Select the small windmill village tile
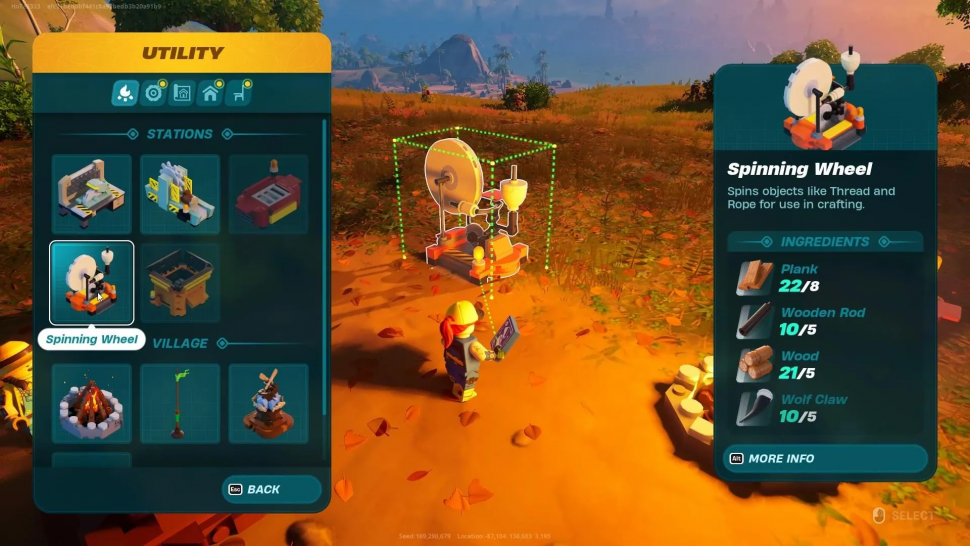 tap(268, 403)
